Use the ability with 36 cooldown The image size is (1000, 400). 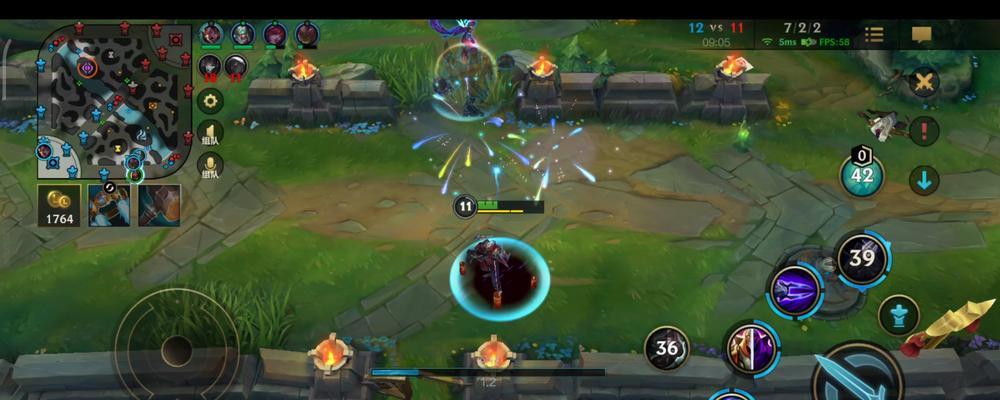[667, 348]
